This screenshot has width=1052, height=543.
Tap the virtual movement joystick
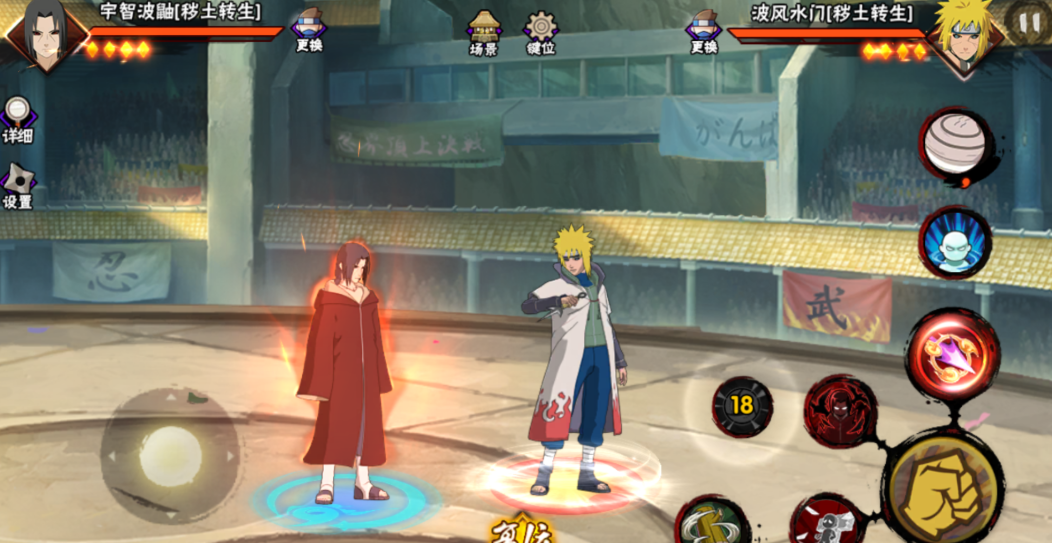coord(170,456)
